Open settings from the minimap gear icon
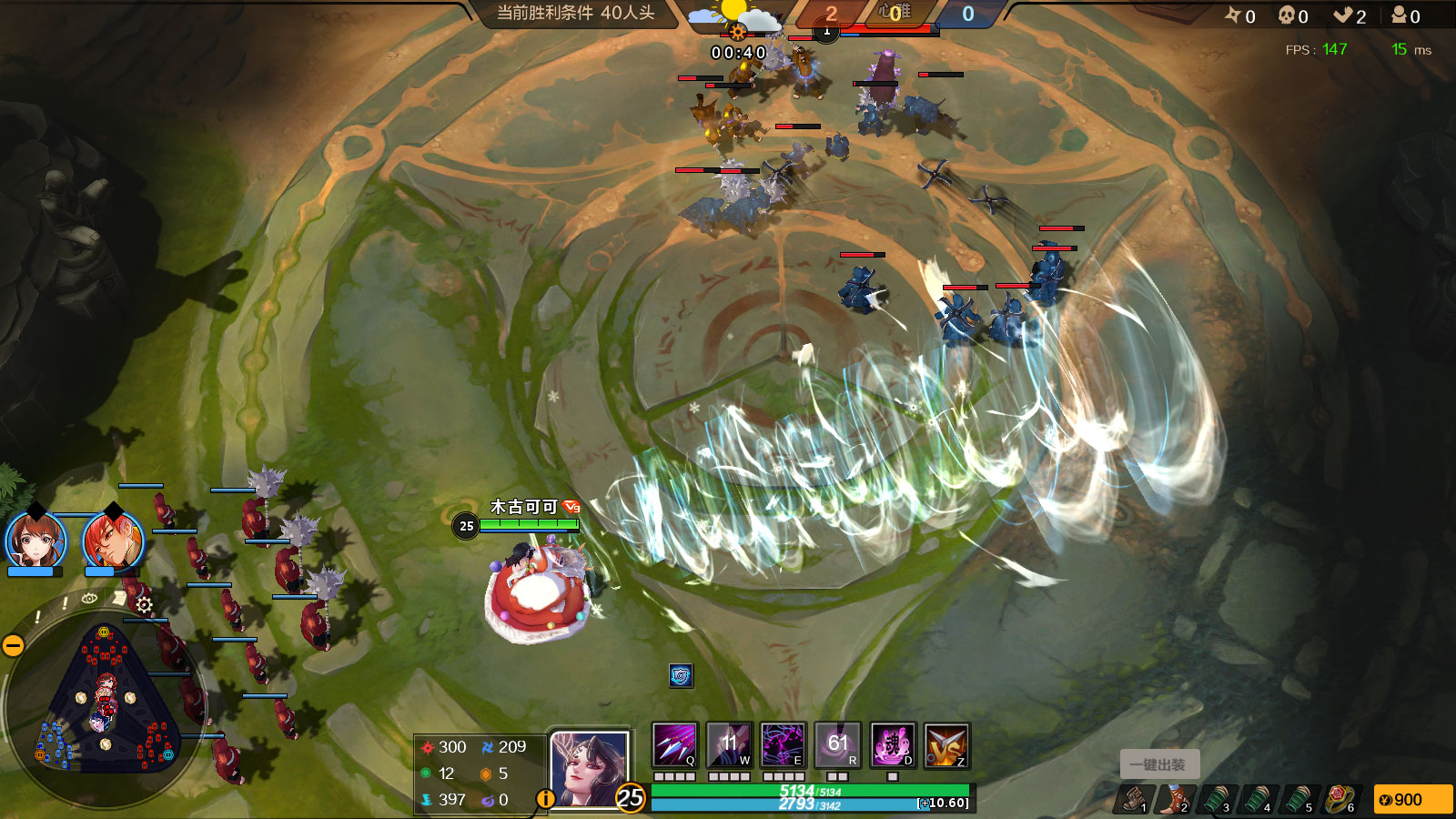The width and height of the screenshot is (1456, 819). (144, 604)
